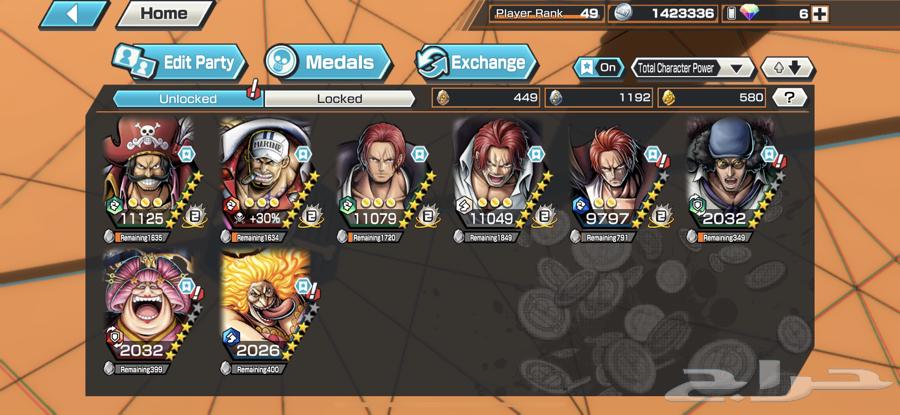900x415 pixels.
Task: Toggle the favorites filter On button
Action: (596, 68)
